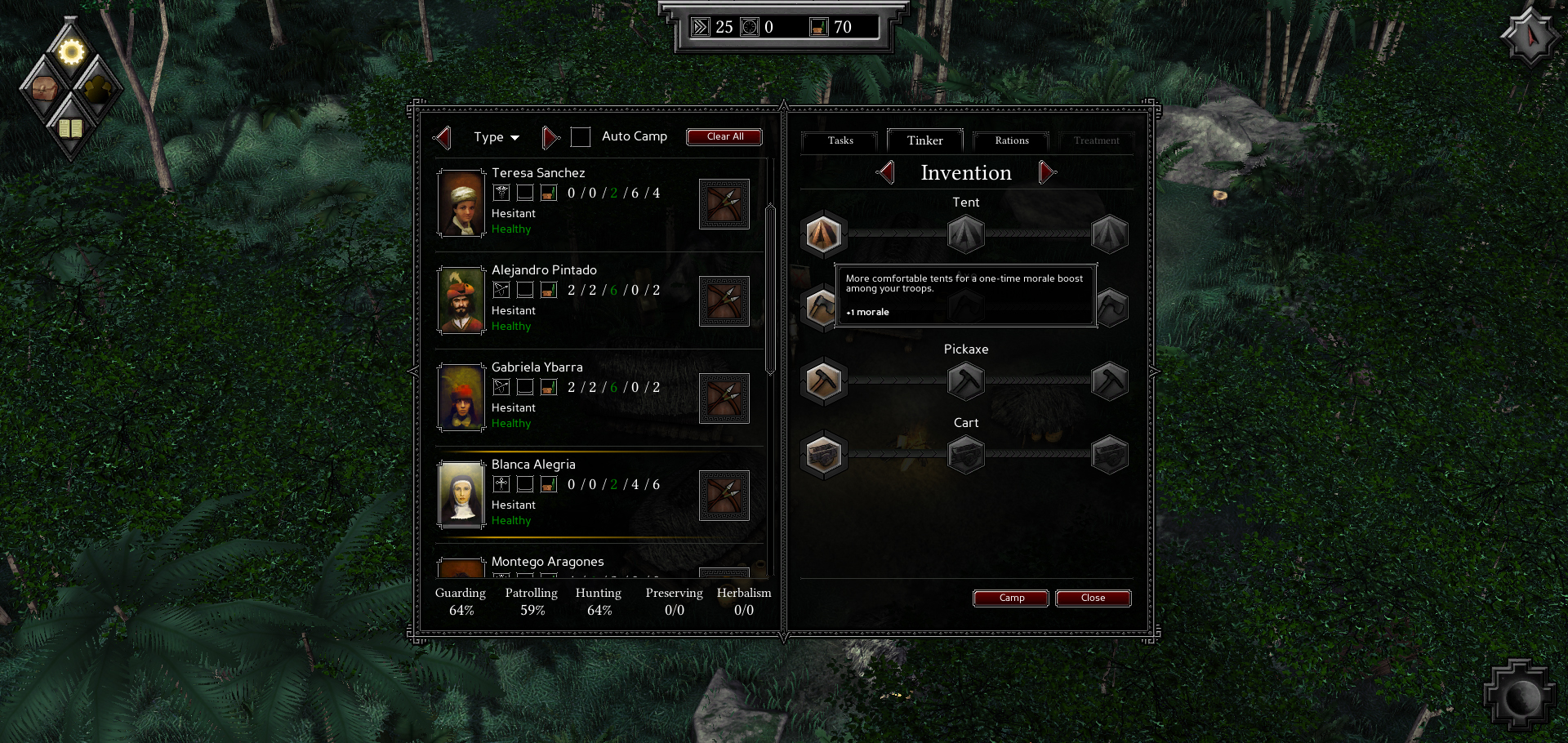Open Alejandro Pintado's task assignment slot
Screen dimensions: 1568x743
click(x=724, y=301)
